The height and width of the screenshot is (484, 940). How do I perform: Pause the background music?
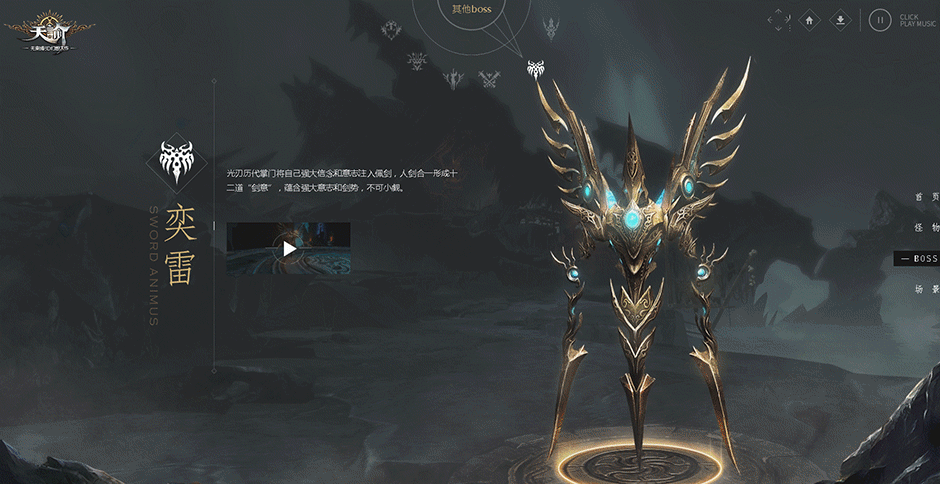point(879,19)
